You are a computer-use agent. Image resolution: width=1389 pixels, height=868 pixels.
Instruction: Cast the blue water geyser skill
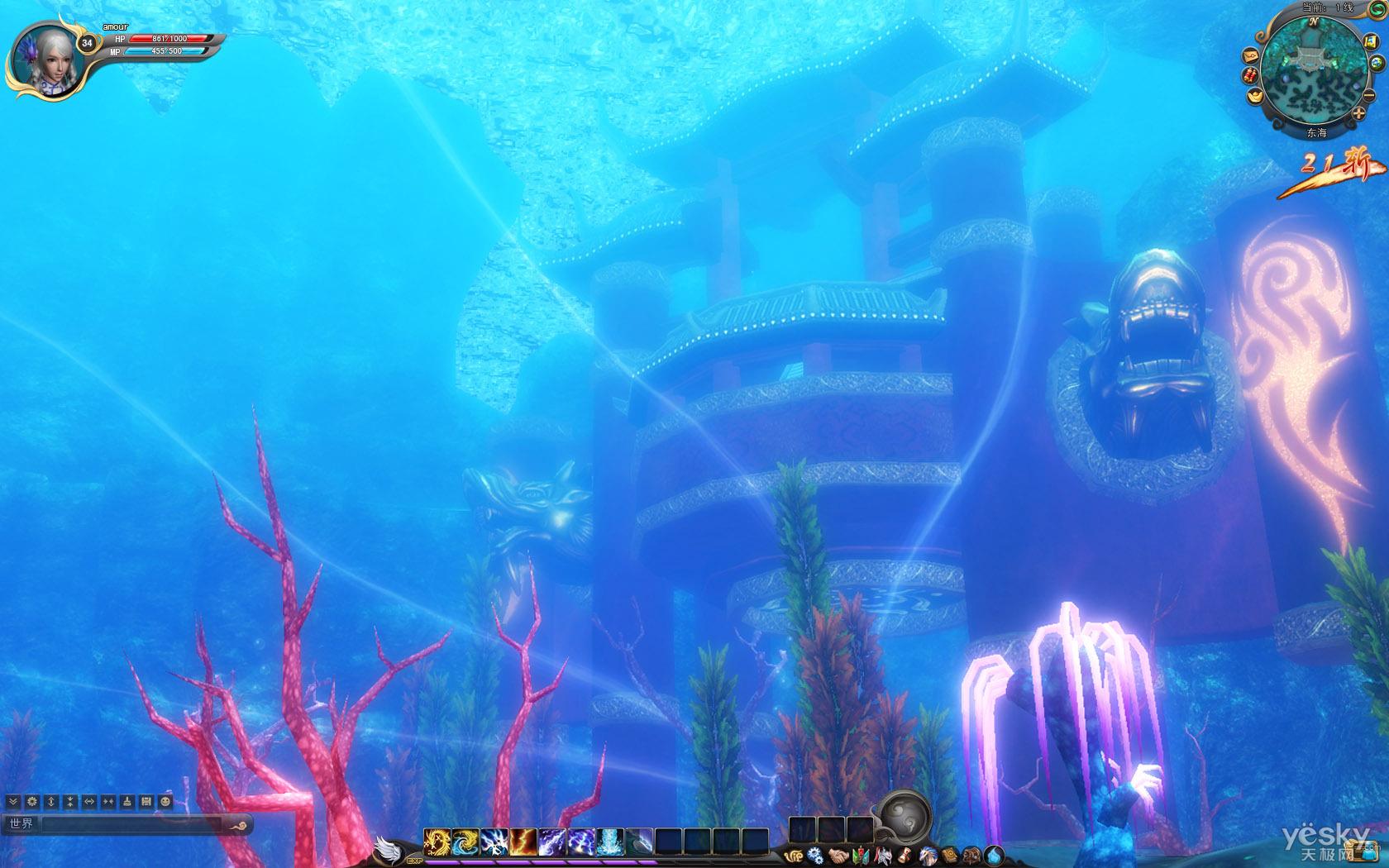609,842
